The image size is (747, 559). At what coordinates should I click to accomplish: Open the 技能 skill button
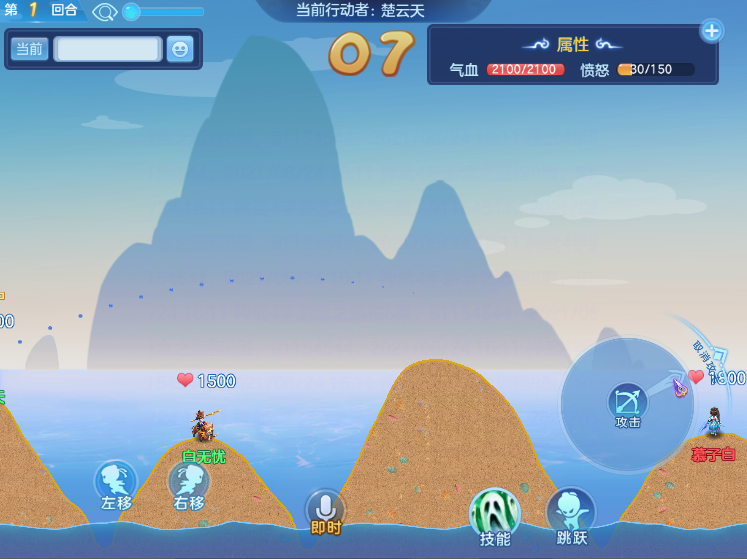495,514
